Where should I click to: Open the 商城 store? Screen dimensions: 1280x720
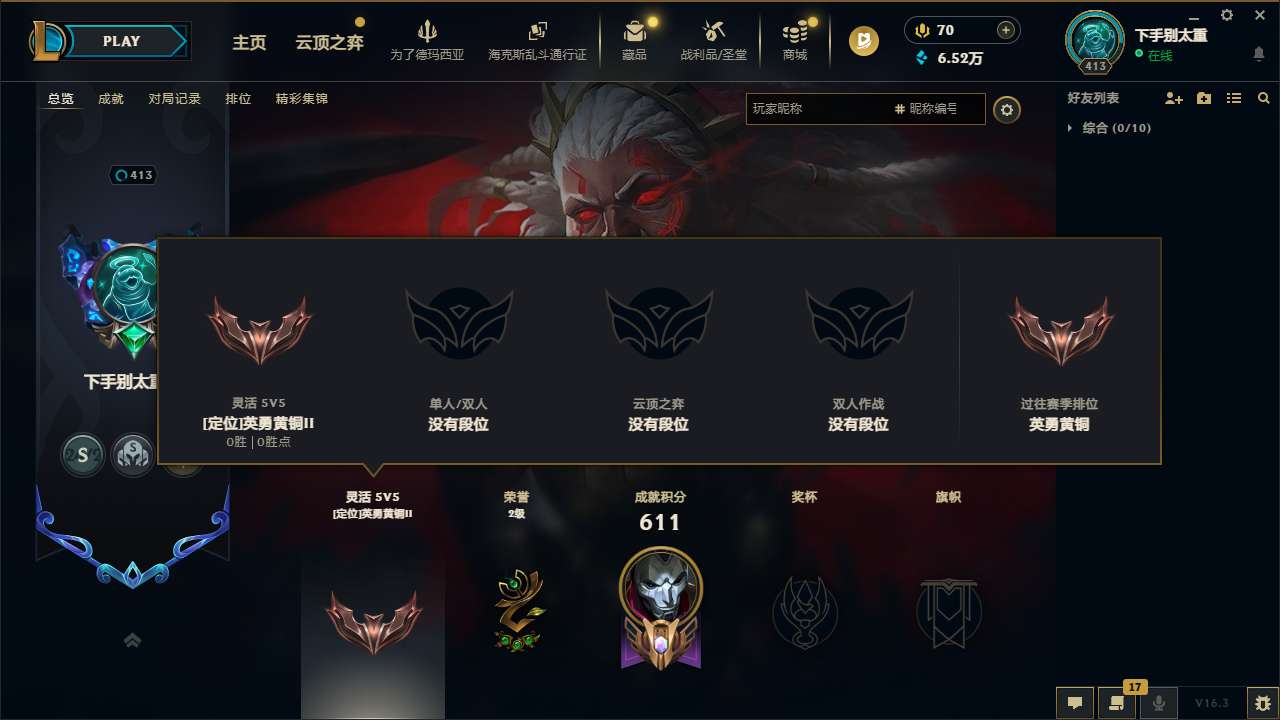pyautogui.click(x=795, y=40)
